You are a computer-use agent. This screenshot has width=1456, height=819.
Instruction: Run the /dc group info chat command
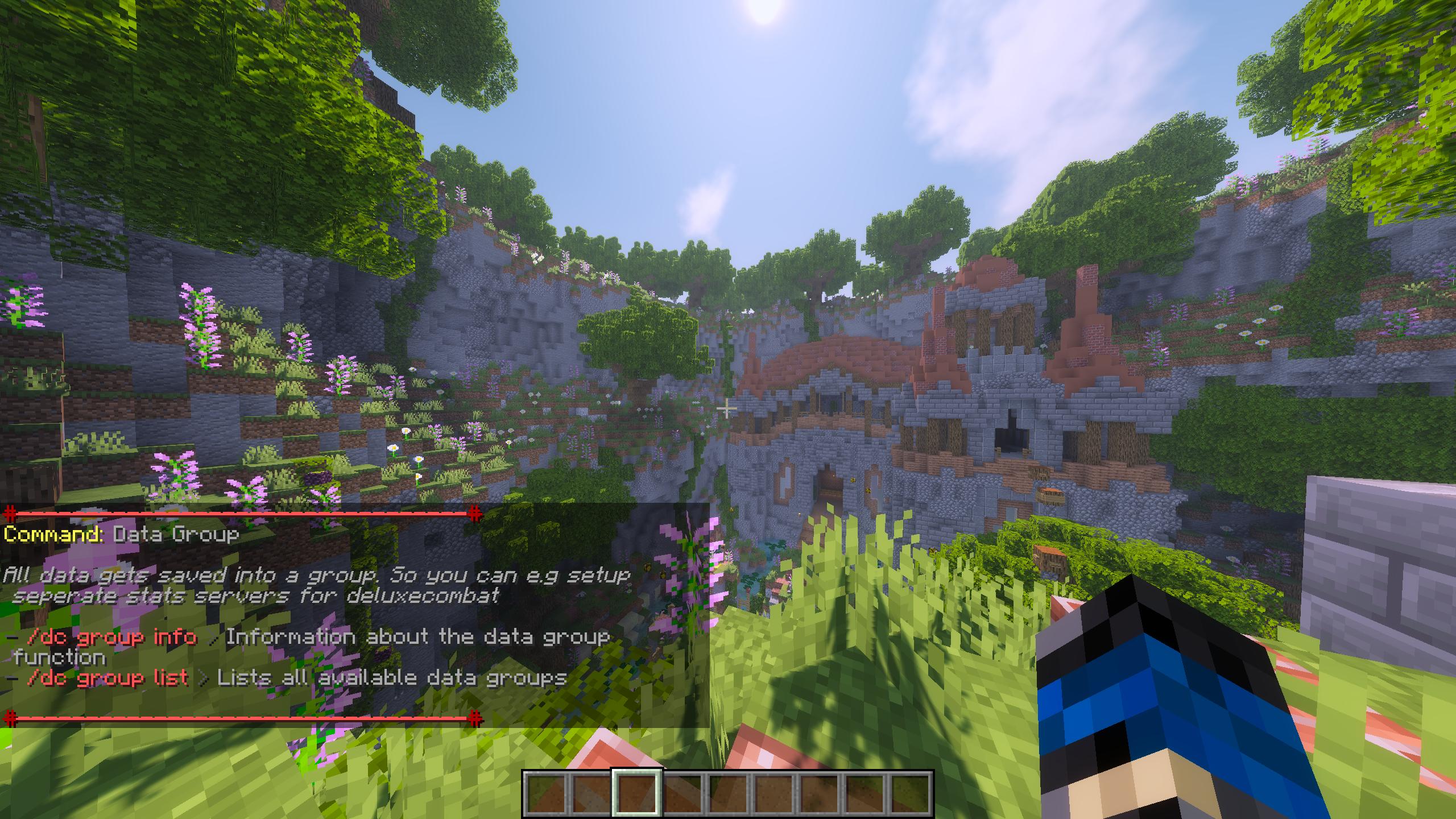[x=111, y=637]
